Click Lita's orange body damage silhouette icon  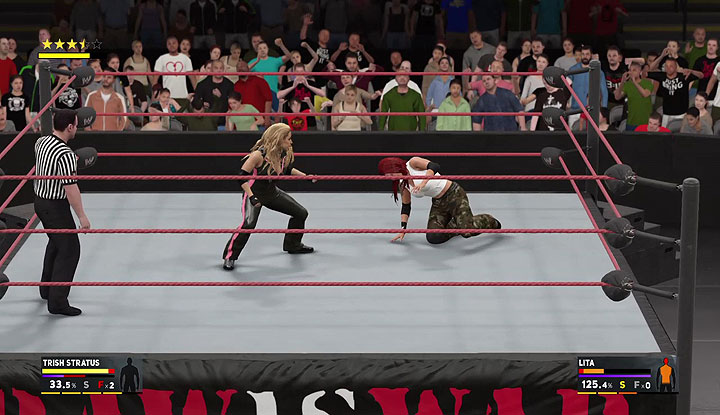(x=666, y=375)
